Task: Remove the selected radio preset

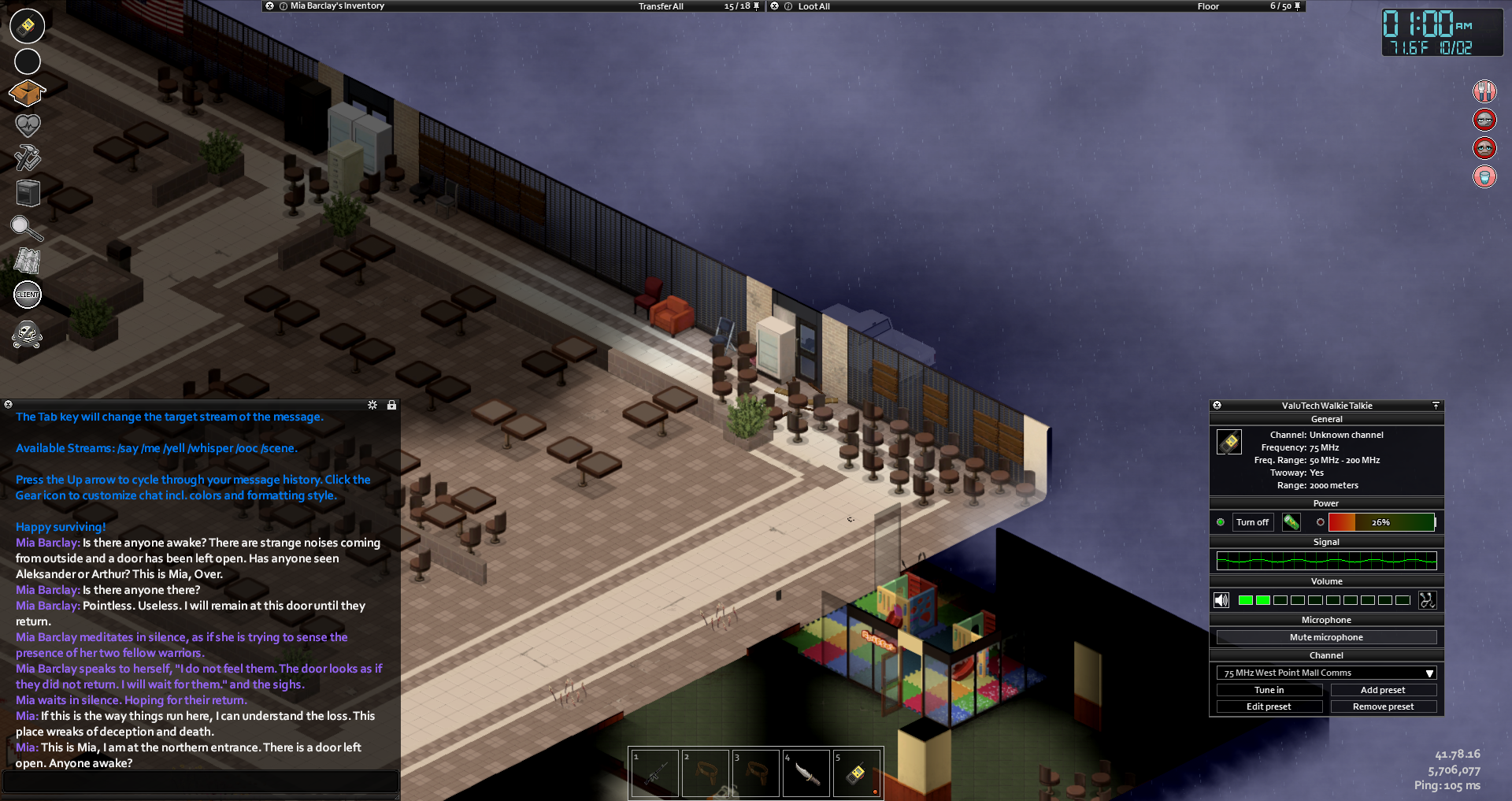Action: [x=1383, y=706]
